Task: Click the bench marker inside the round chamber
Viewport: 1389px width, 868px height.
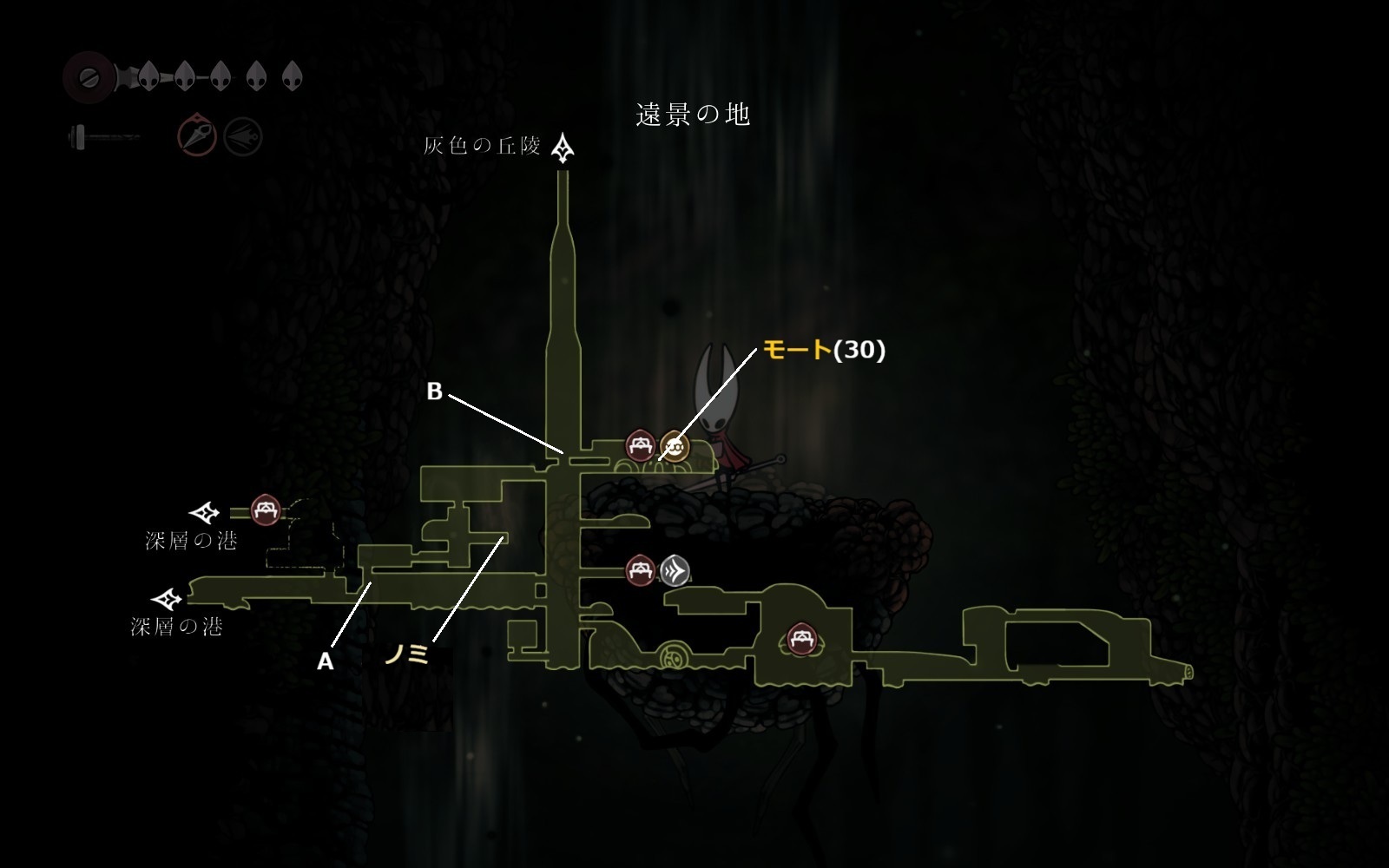Action: [x=800, y=641]
